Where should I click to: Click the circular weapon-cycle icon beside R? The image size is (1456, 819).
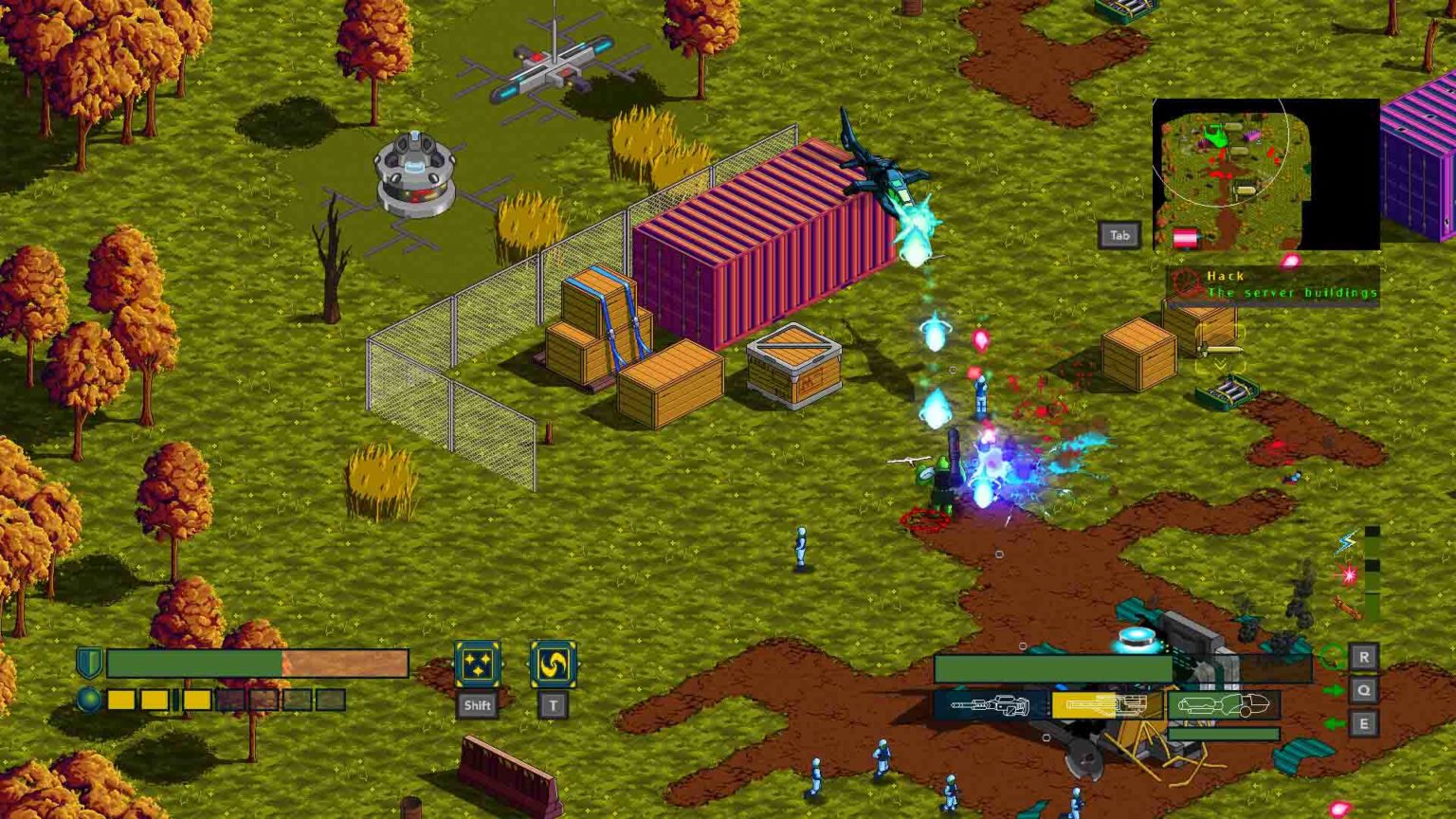(x=1333, y=657)
